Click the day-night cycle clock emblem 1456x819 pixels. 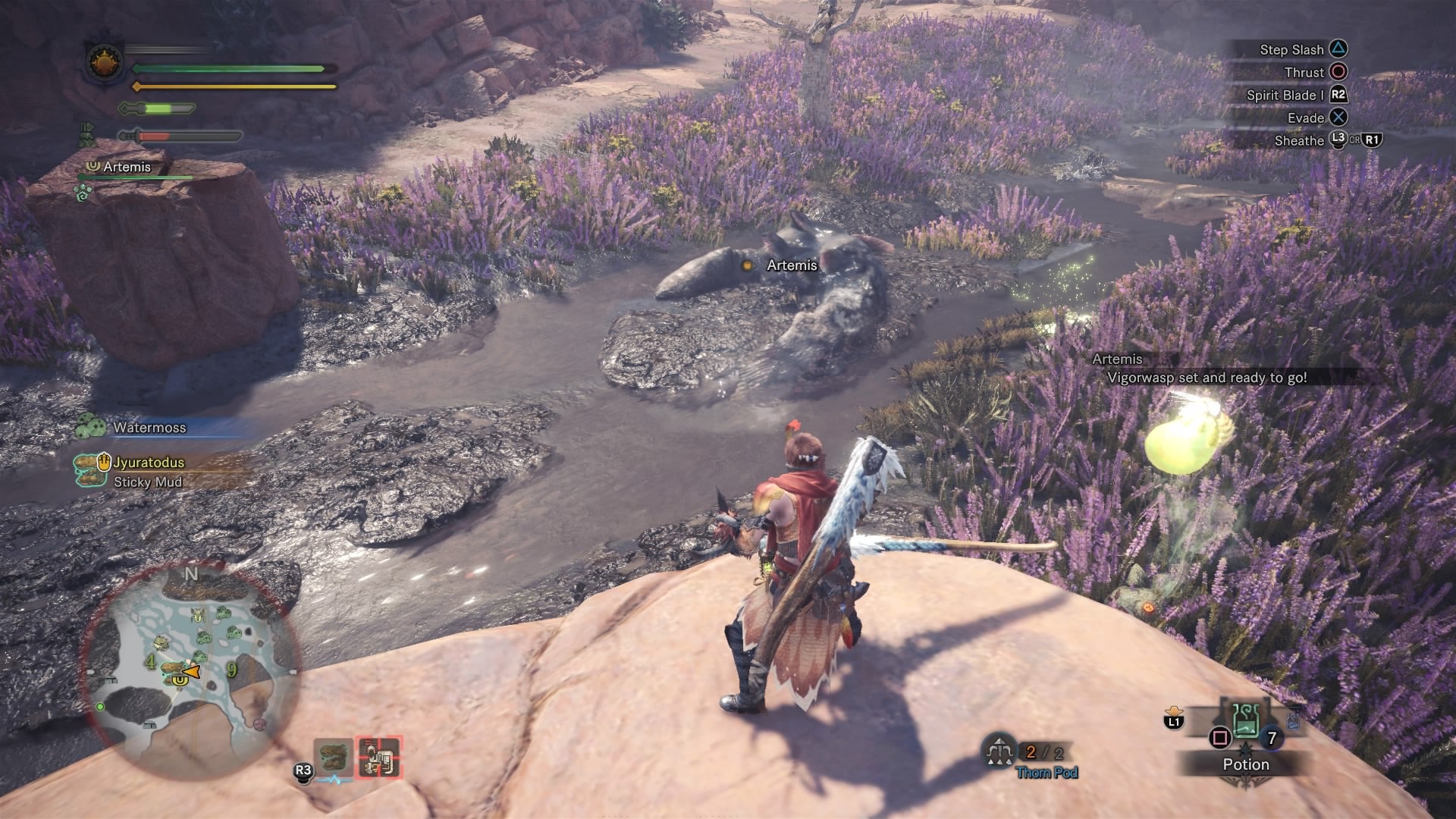(103, 64)
